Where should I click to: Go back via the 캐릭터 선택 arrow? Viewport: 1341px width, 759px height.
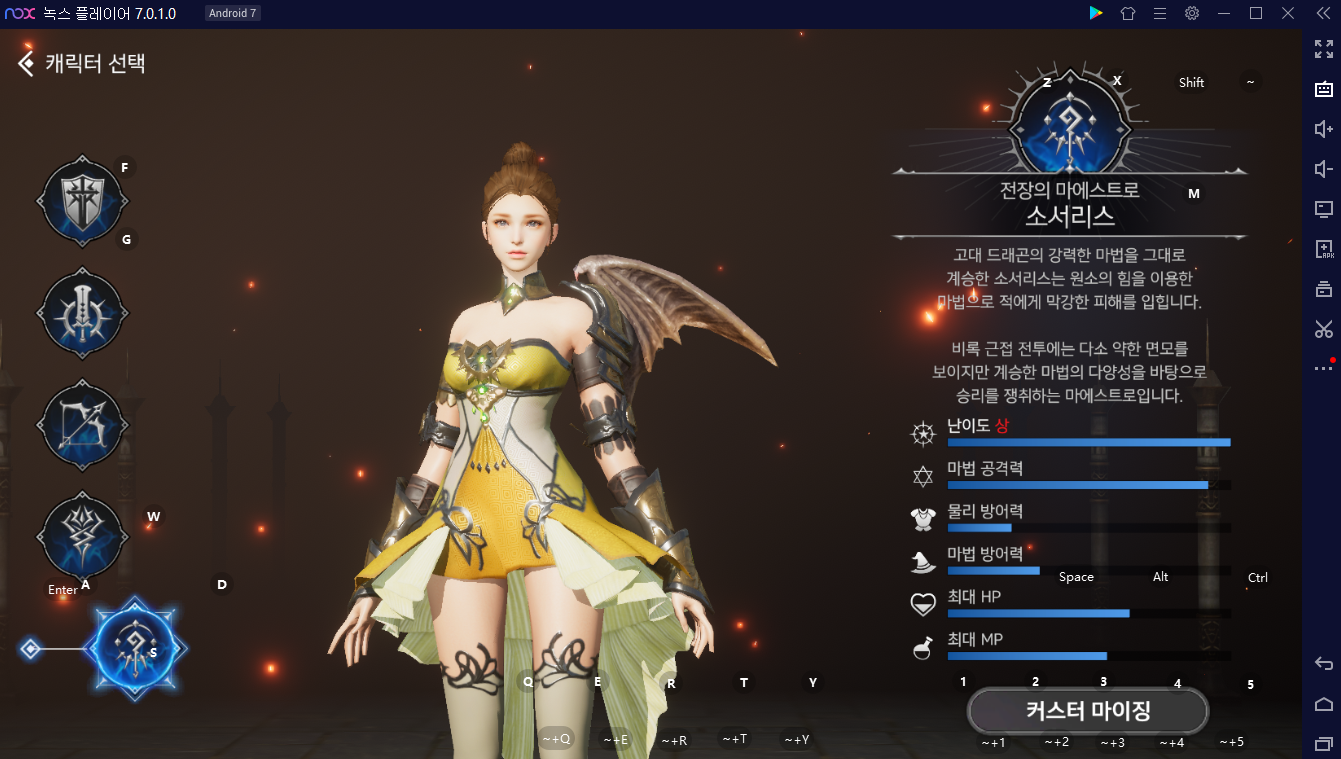click(24, 62)
